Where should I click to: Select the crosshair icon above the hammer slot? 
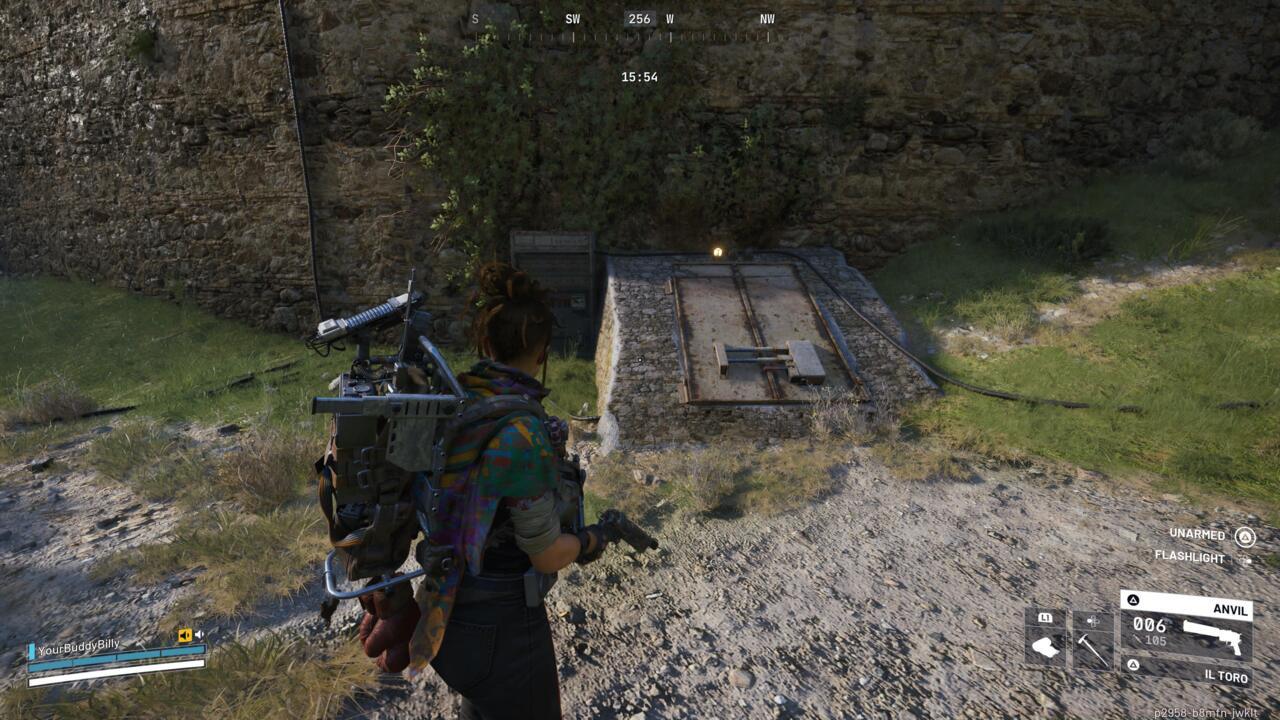(1092, 621)
